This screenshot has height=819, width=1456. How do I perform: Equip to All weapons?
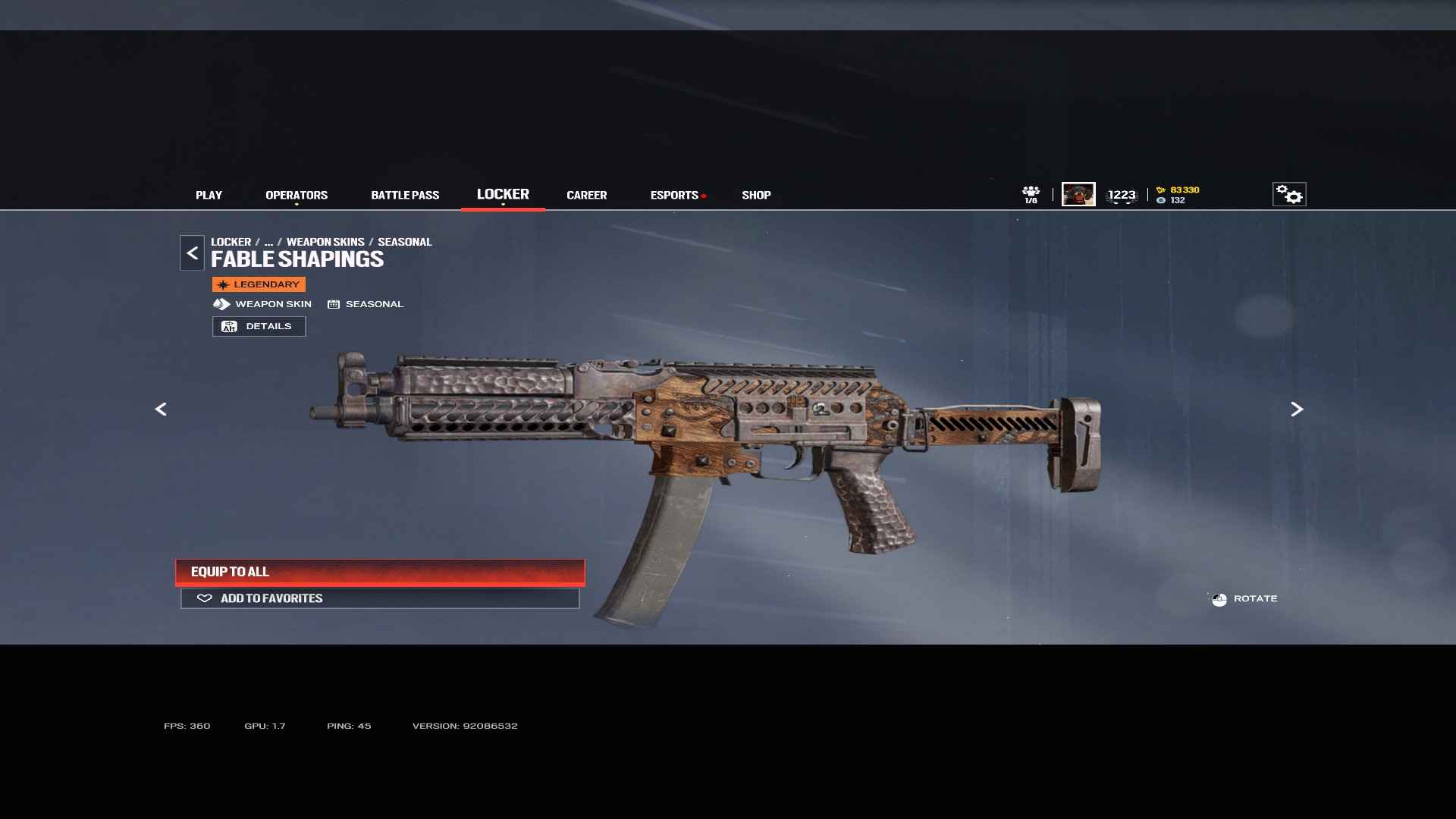(x=380, y=572)
